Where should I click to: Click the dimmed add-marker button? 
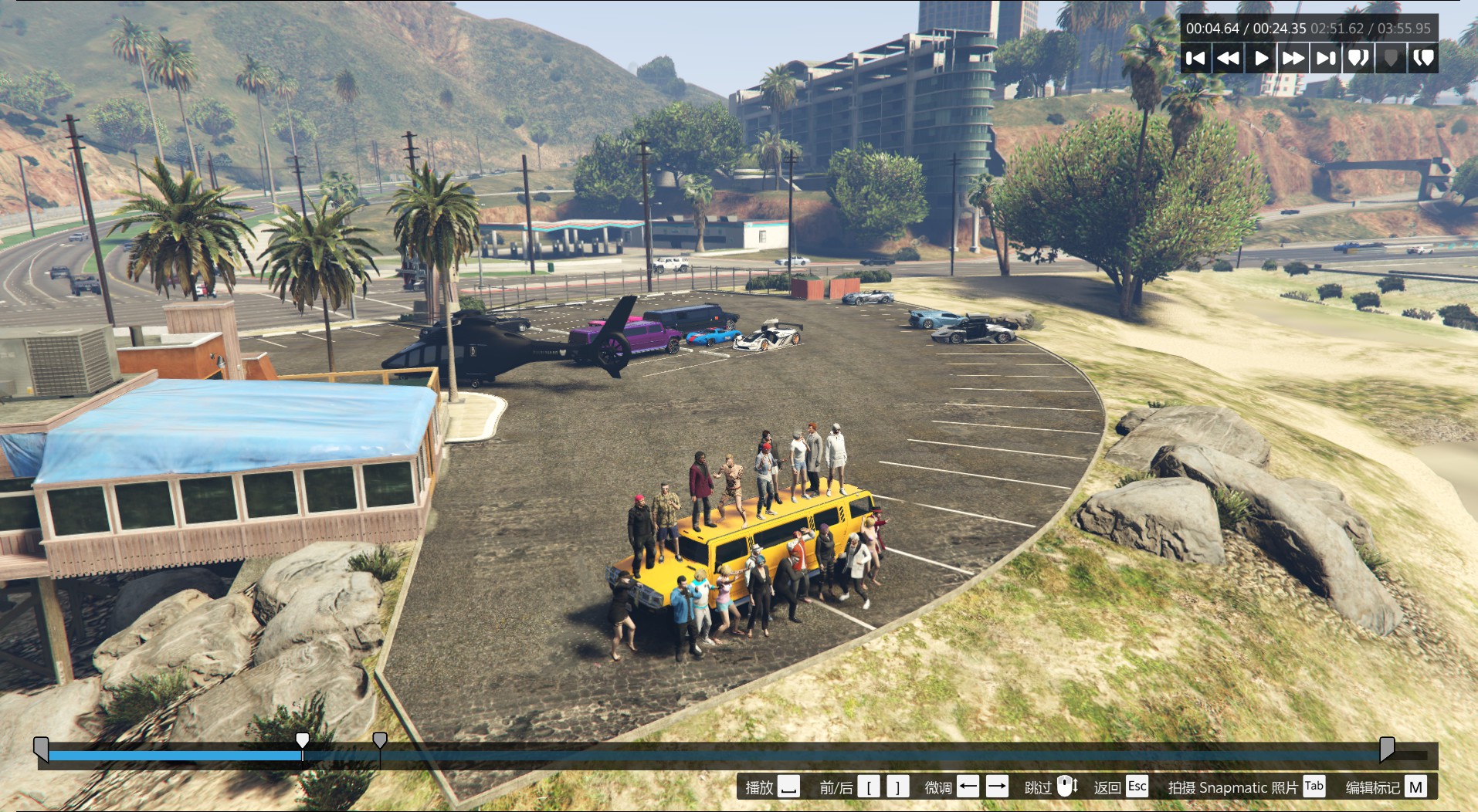(1391, 59)
